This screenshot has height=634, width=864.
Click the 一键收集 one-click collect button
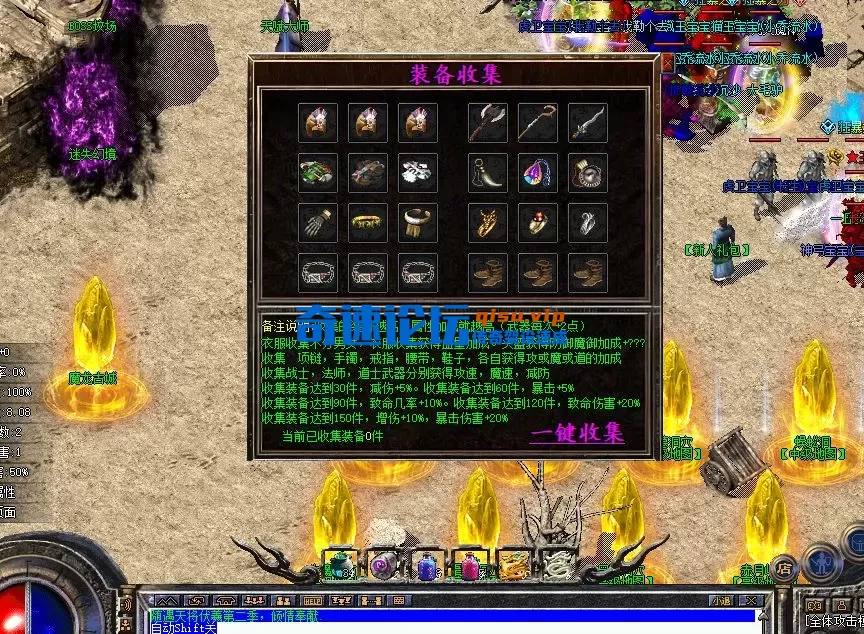[577, 433]
